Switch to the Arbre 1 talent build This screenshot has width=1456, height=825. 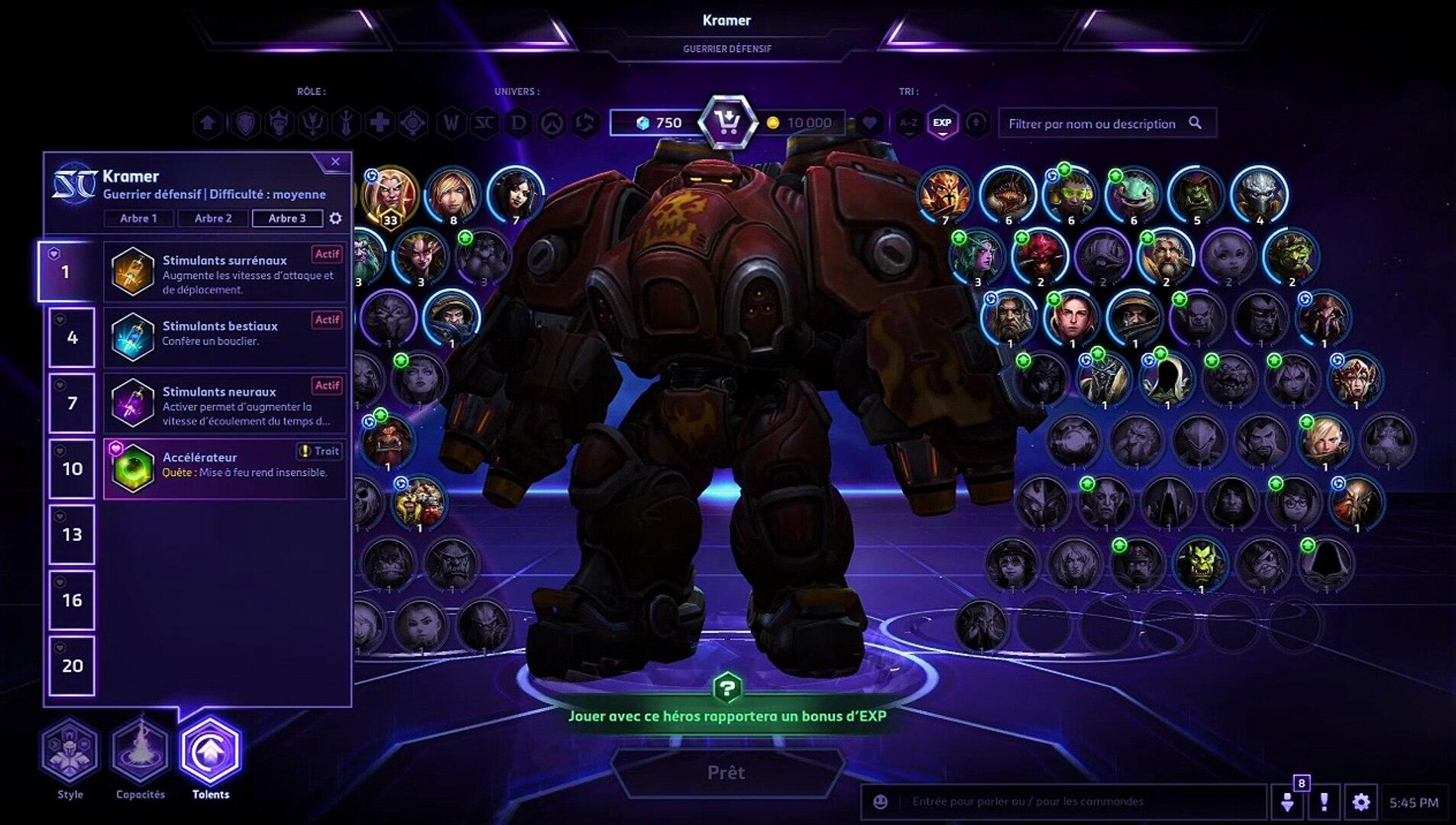coord(138,218)
